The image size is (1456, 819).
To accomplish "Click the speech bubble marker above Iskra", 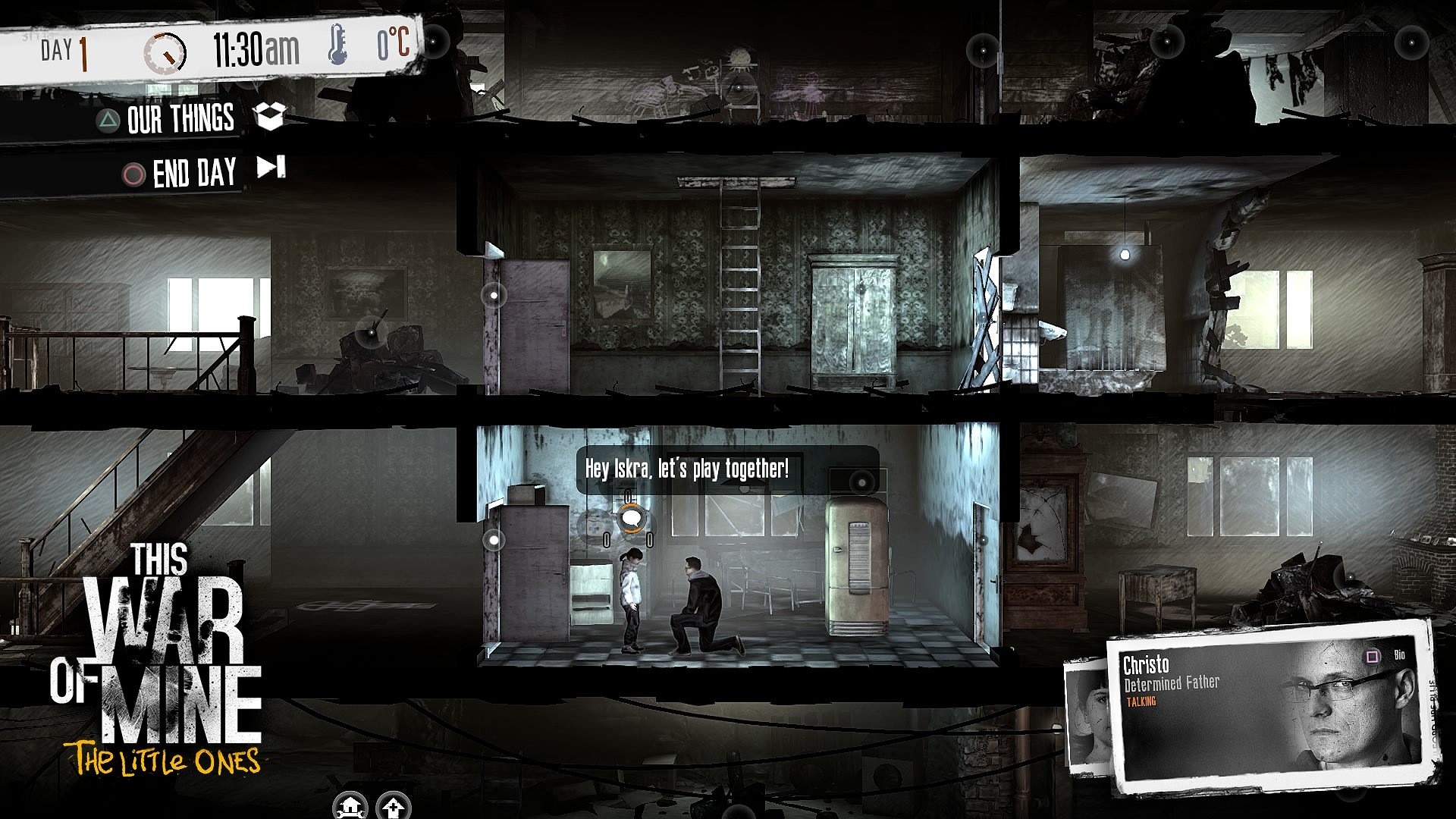I will 632,518.
